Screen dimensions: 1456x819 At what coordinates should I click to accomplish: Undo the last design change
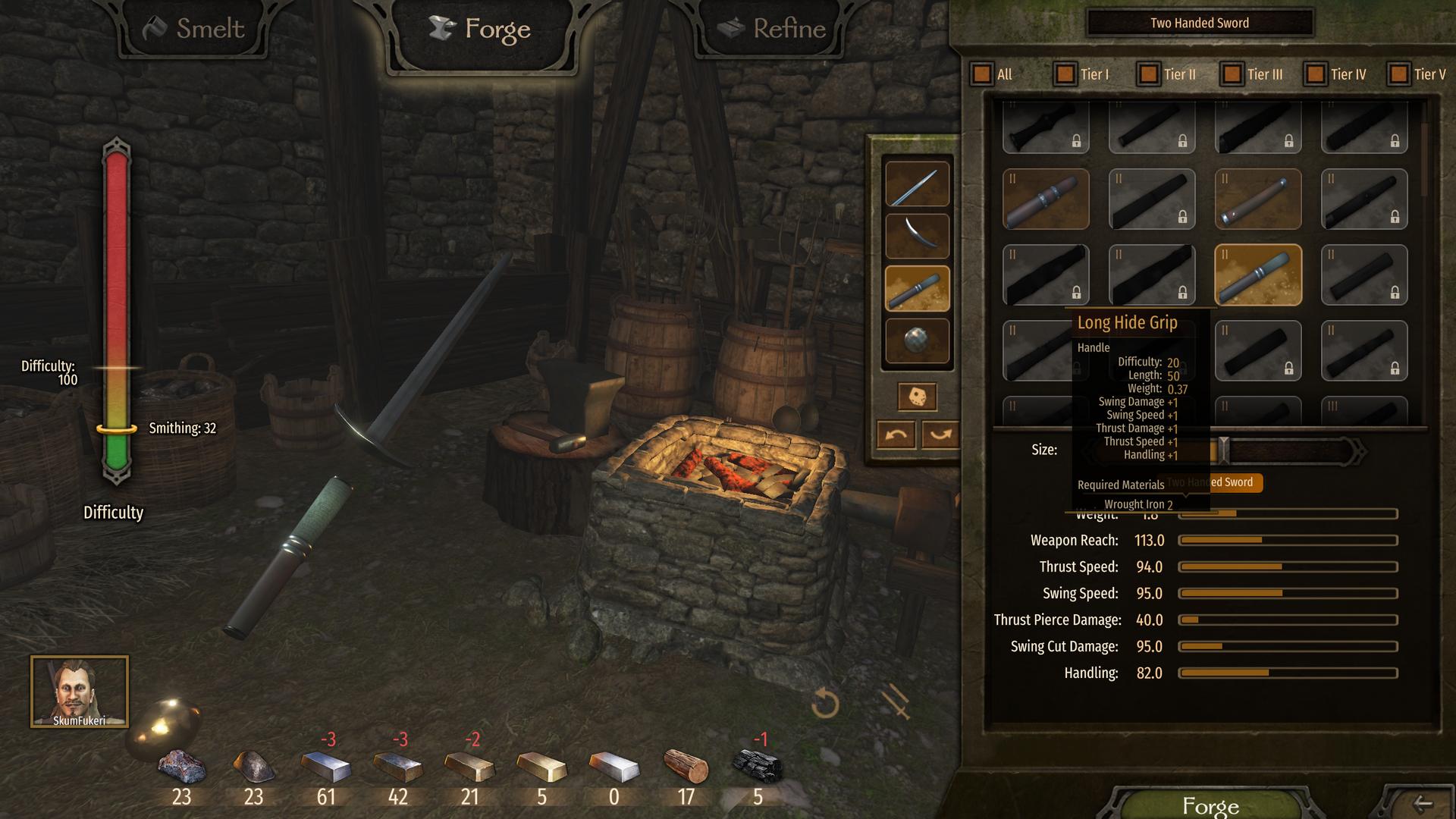(x=896, y=435)
